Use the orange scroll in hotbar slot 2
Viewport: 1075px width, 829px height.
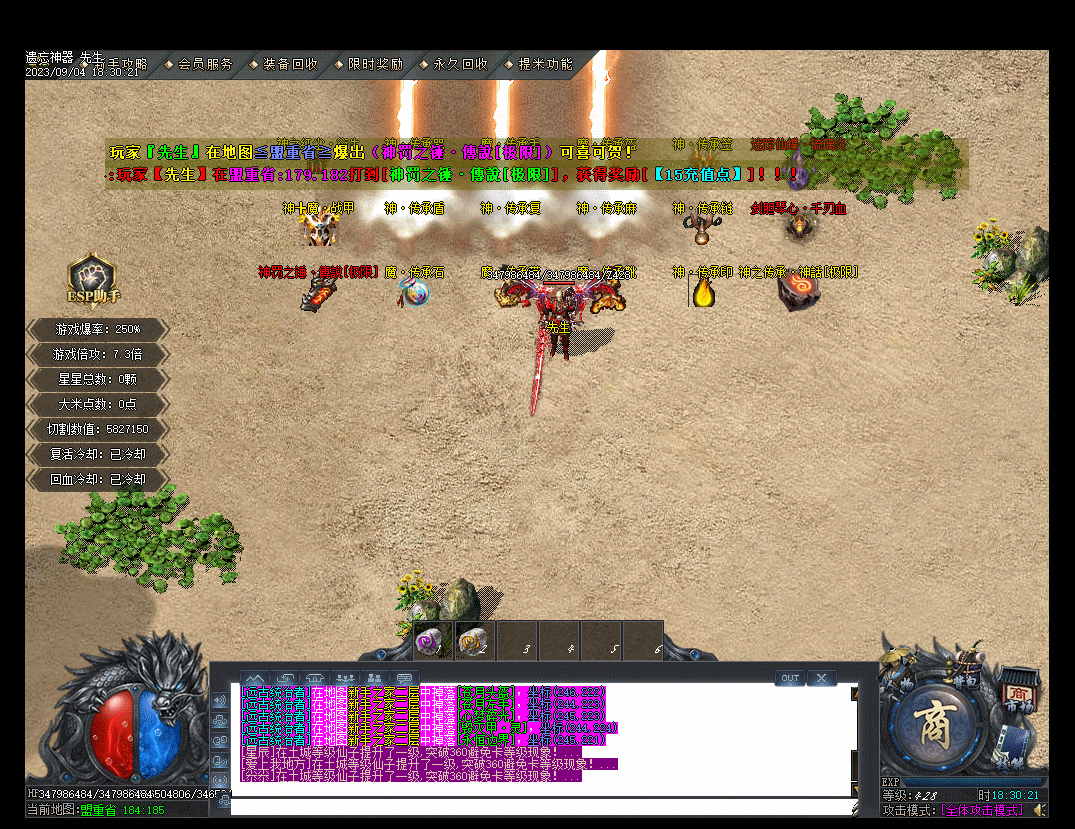coord(474,642)
